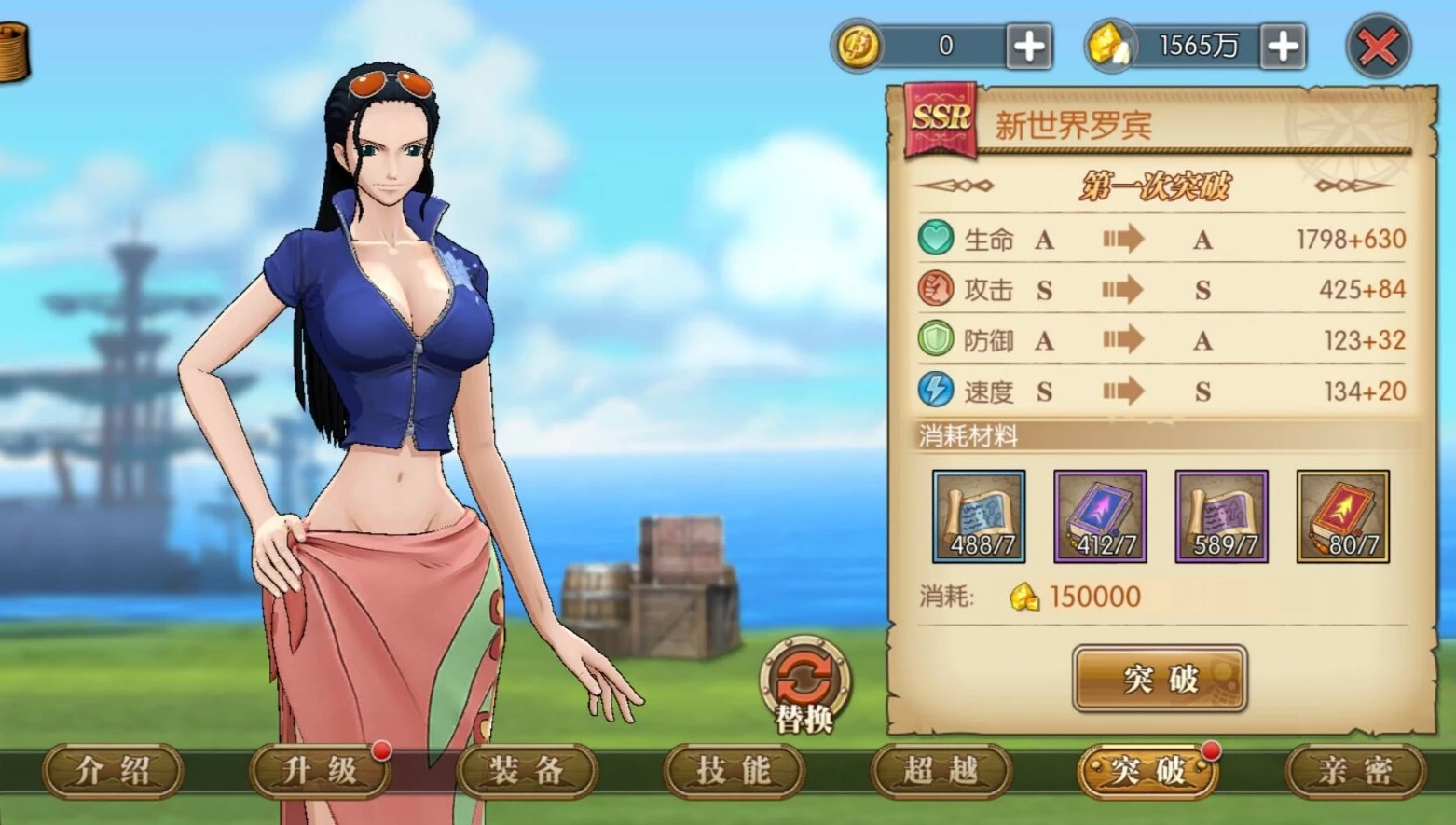1456x825 pixels.
Task: Check the red book material 80/7
Action: pos(1342,516)
